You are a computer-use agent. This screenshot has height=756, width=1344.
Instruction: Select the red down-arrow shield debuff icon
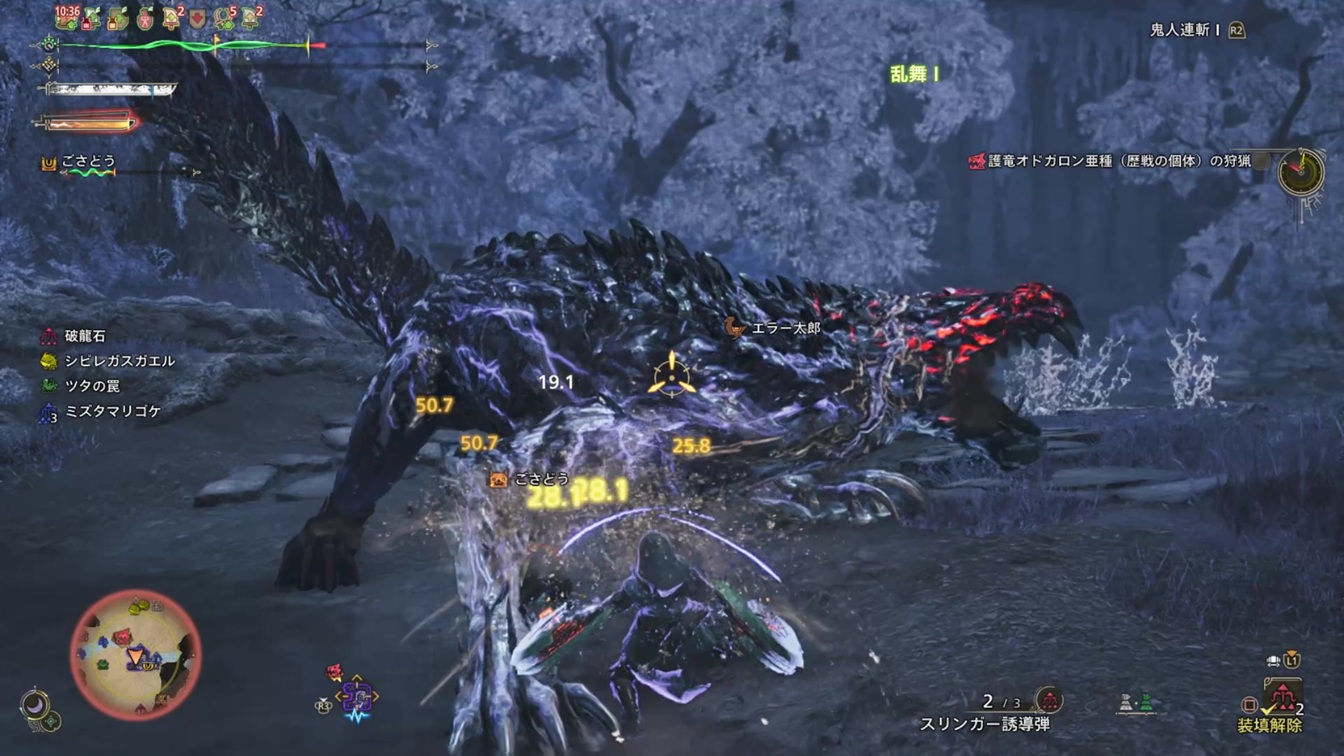pyautogui.click(x=198, y=18)
